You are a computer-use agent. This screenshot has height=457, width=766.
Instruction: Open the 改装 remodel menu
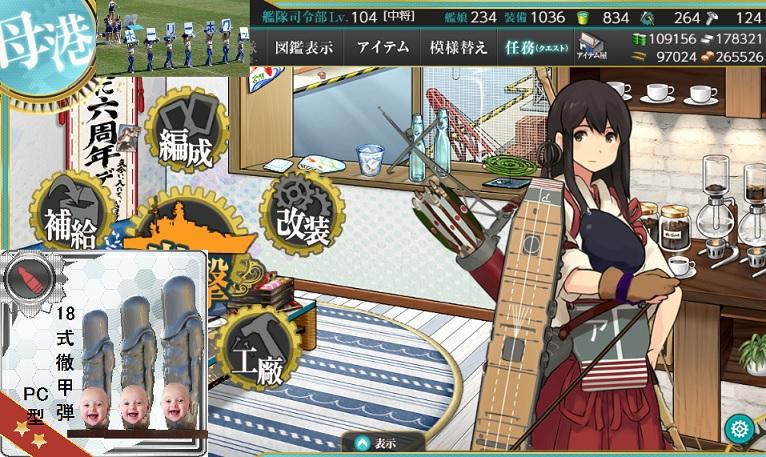(302, 213)
